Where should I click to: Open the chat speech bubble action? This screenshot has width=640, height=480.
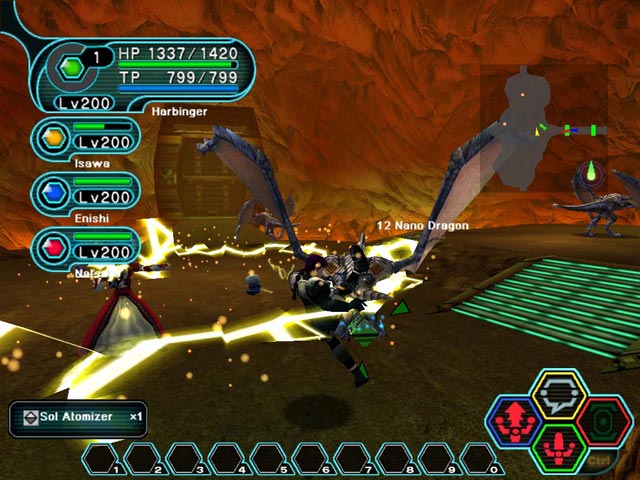558,398
